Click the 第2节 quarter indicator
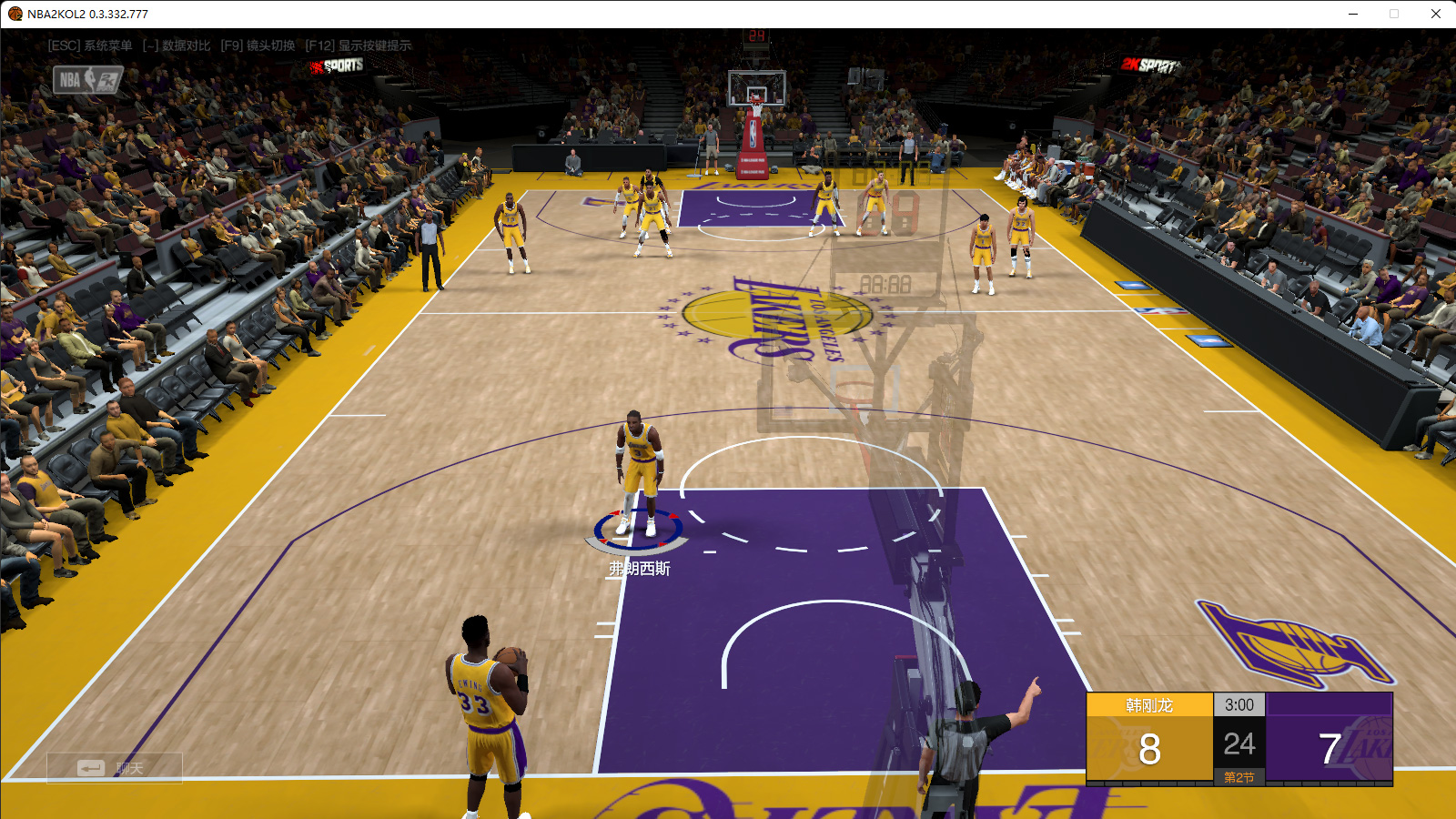Image resolution: width=1456 pixels, height=819 pixels. (x=1240, y=775)
